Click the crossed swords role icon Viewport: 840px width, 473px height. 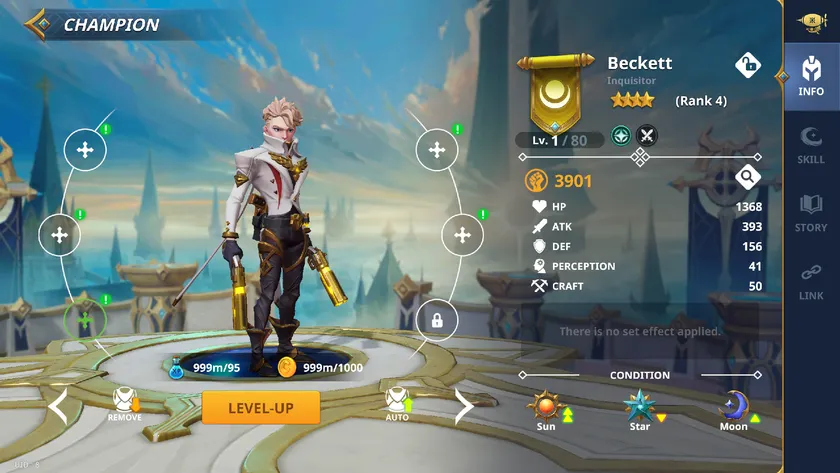[x=647, y=134]
